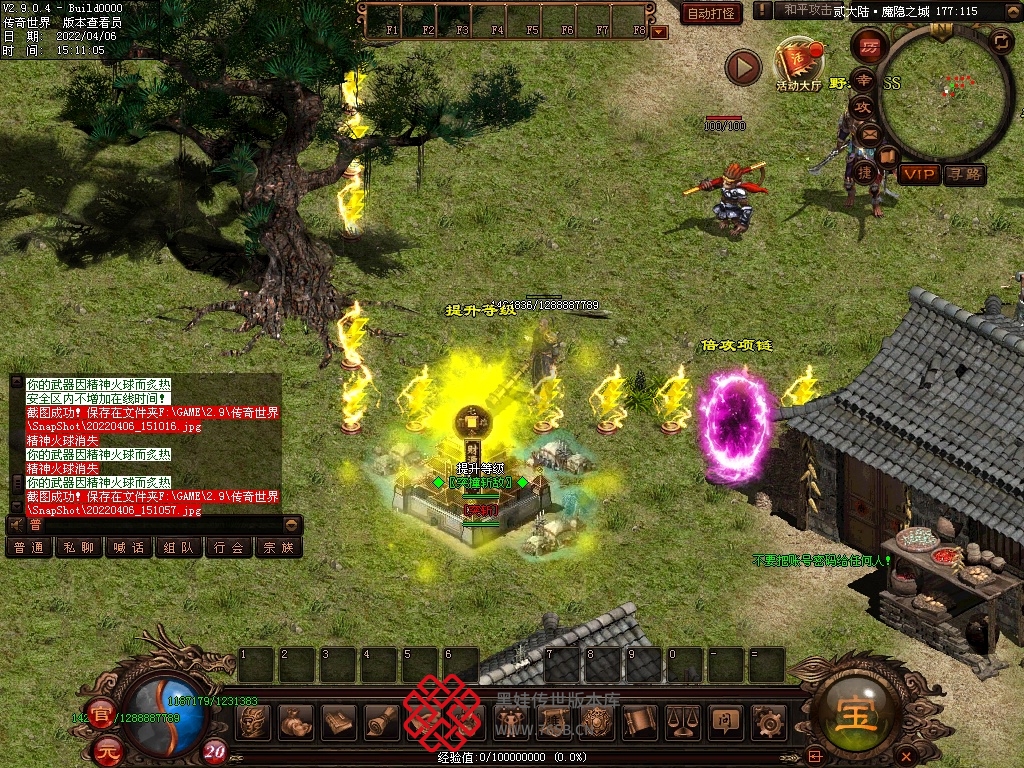Select the 宗族 clan chat tab
This screenshot has width=1024, height=768.
point(279,547)
